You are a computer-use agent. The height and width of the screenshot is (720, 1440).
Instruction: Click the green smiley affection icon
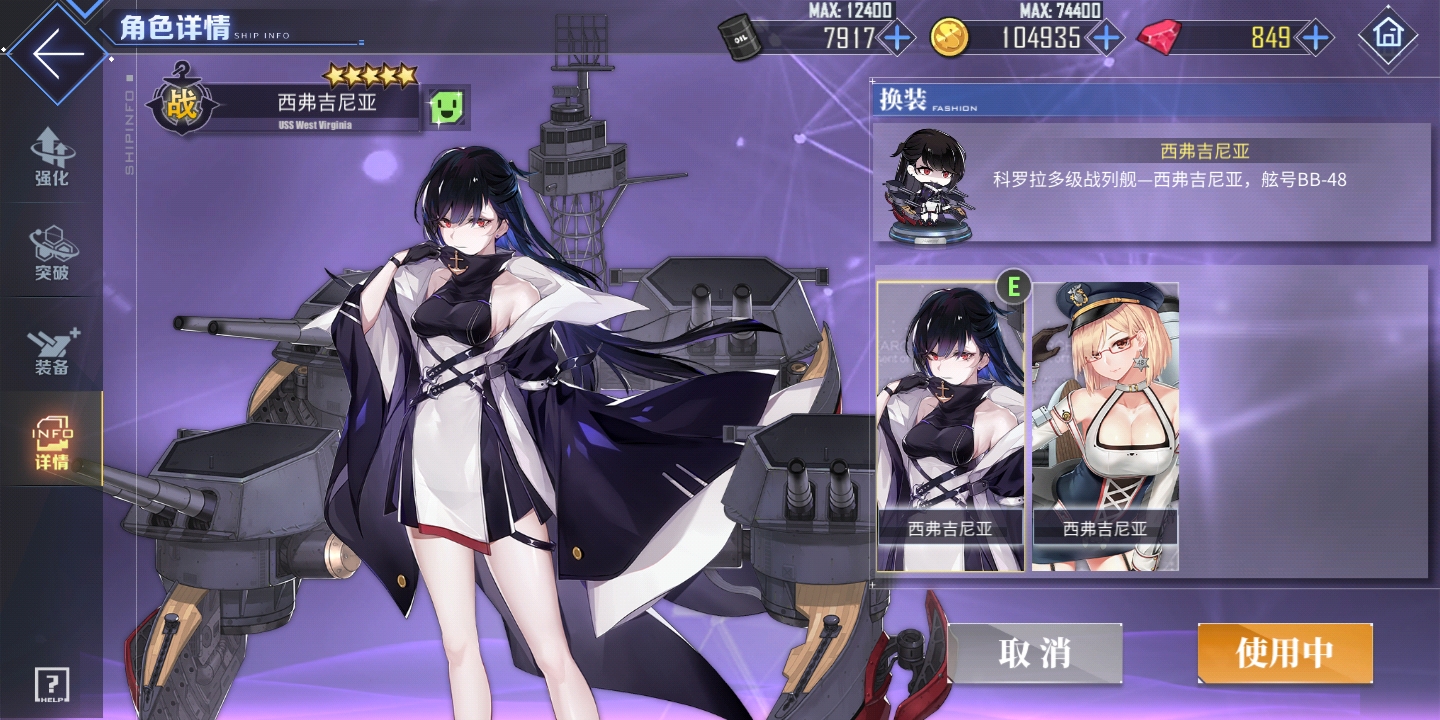point(446,105)
